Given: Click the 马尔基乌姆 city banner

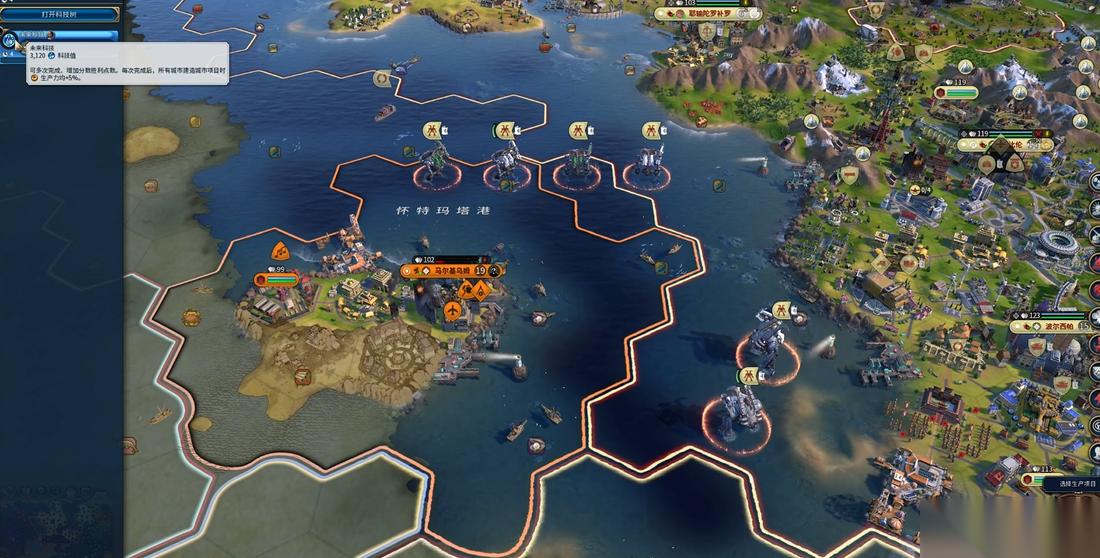Looking at the screenshot, I should [452, 270].
